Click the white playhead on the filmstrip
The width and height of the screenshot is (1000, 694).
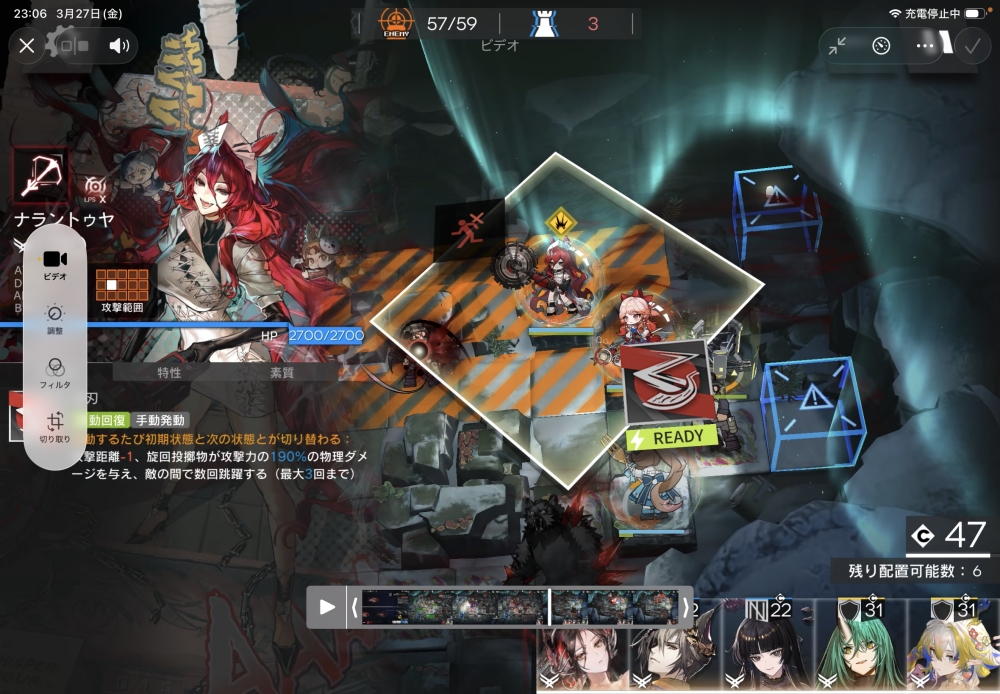tap(549, 606)
